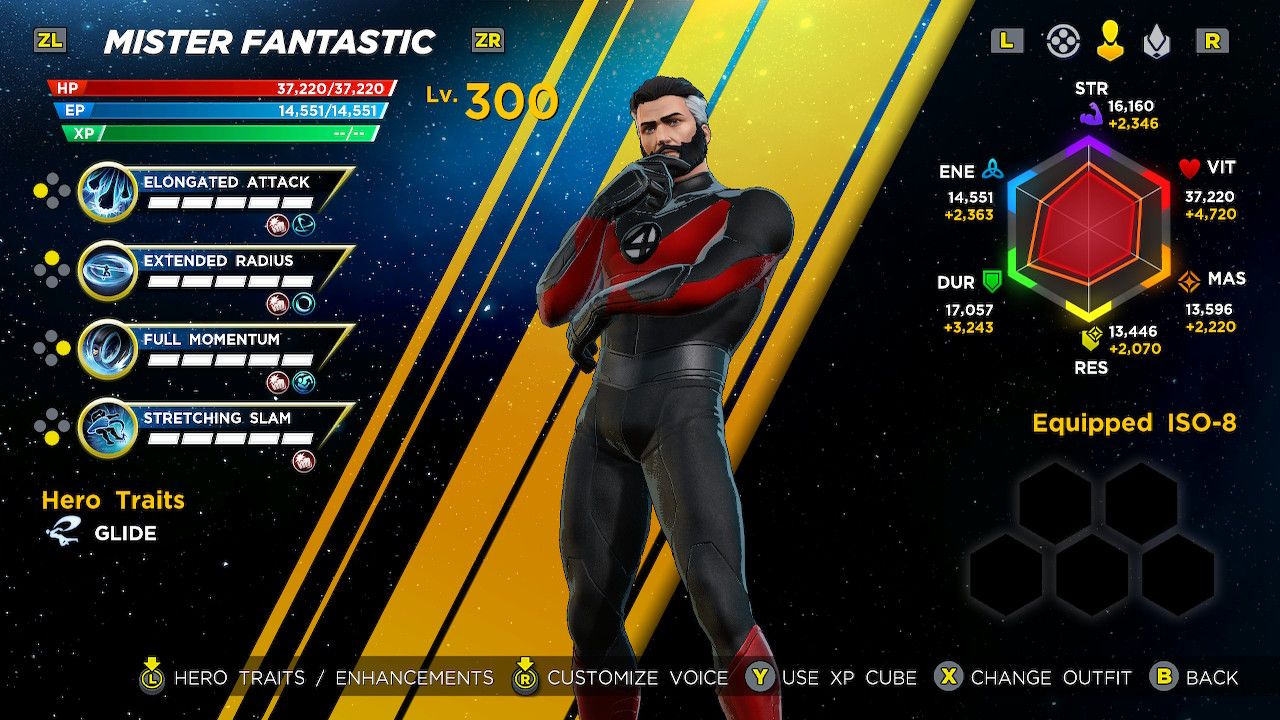The image size is (1280, 720).
Task: Click the ZL previous-character tab
Action: [52, 40]
